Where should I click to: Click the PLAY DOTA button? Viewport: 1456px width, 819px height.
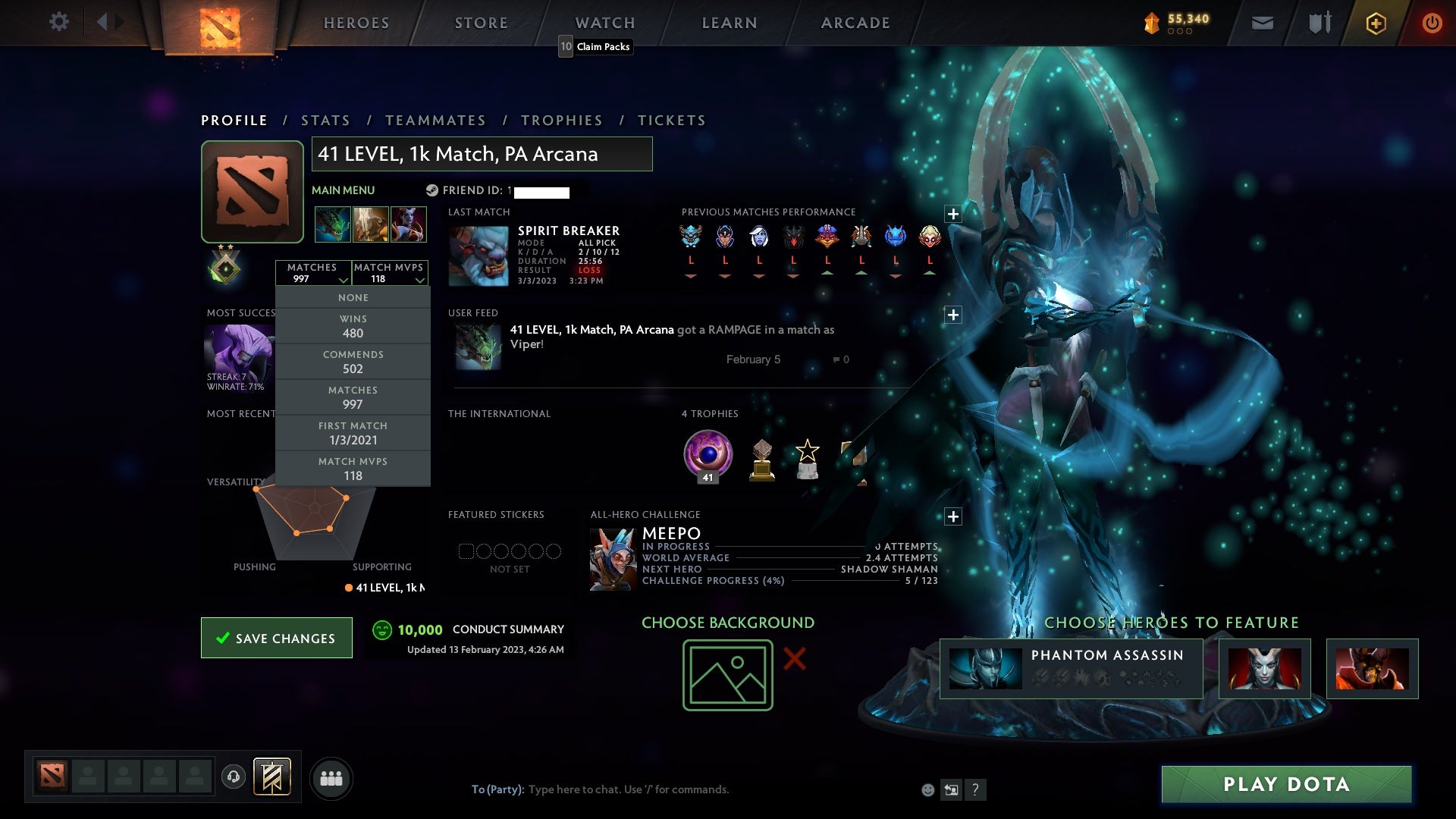1284,785
